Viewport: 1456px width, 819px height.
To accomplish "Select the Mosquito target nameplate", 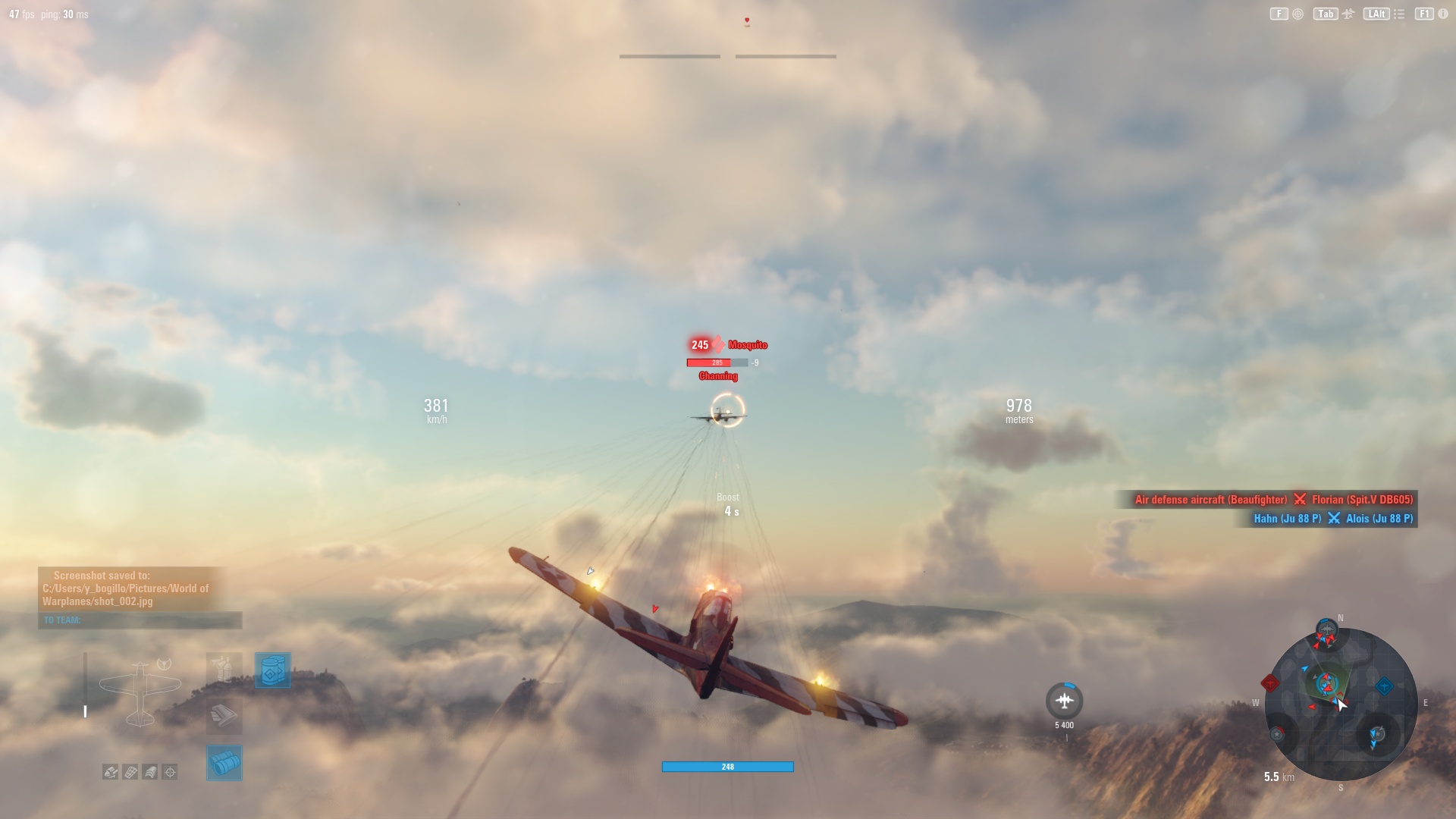I will [747, 344].
